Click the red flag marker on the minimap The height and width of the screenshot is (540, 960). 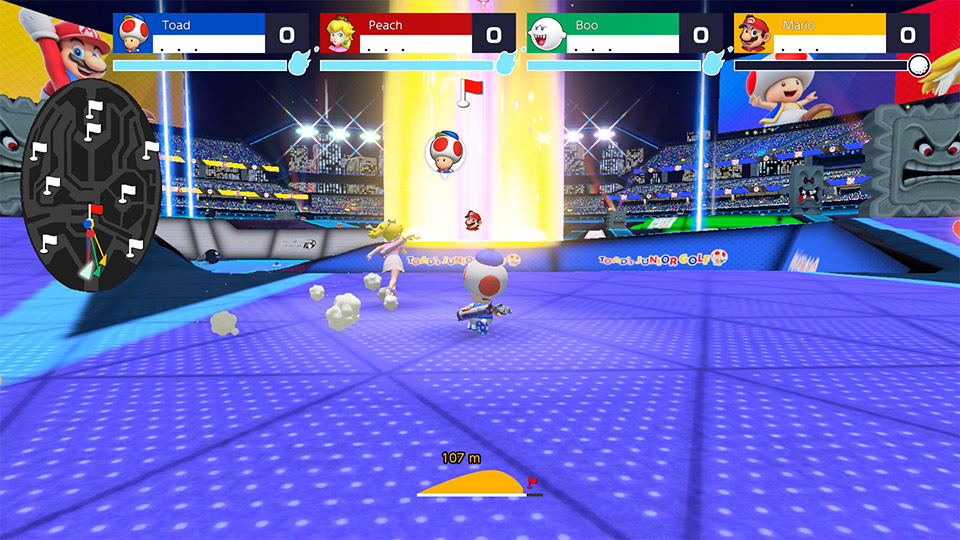[95, 210]
